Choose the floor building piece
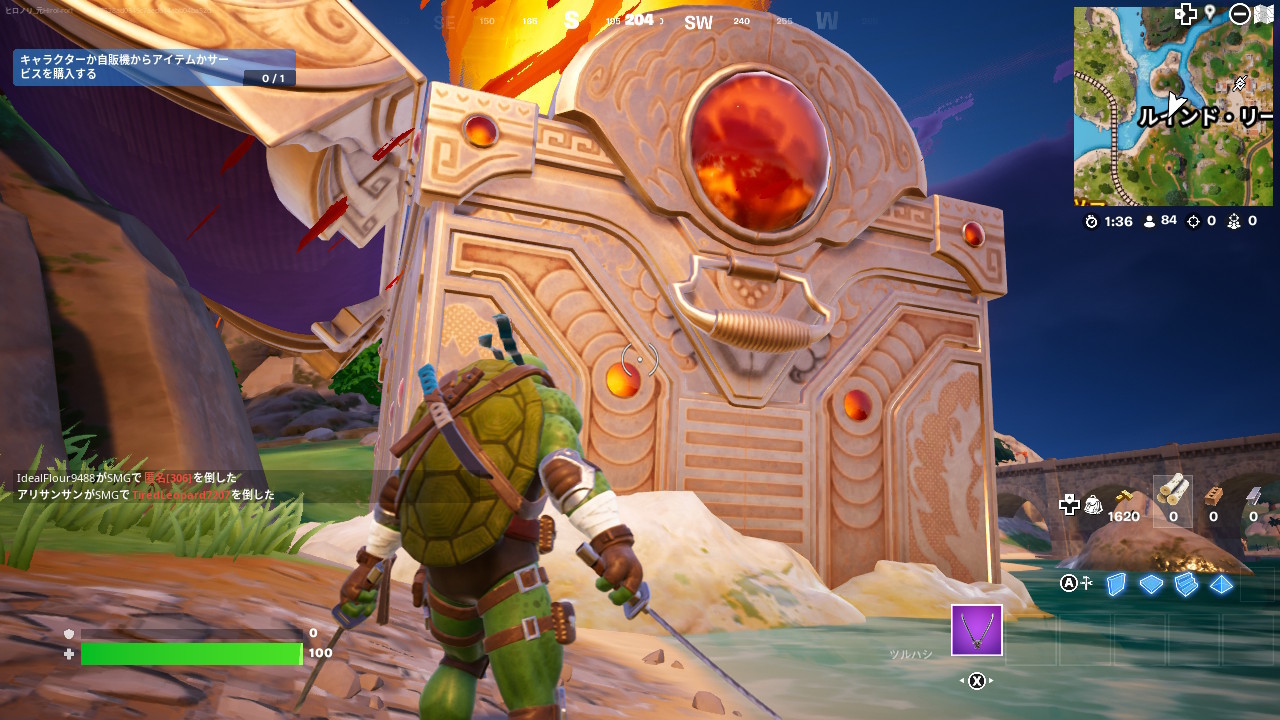 click(x=1151, y=584)
